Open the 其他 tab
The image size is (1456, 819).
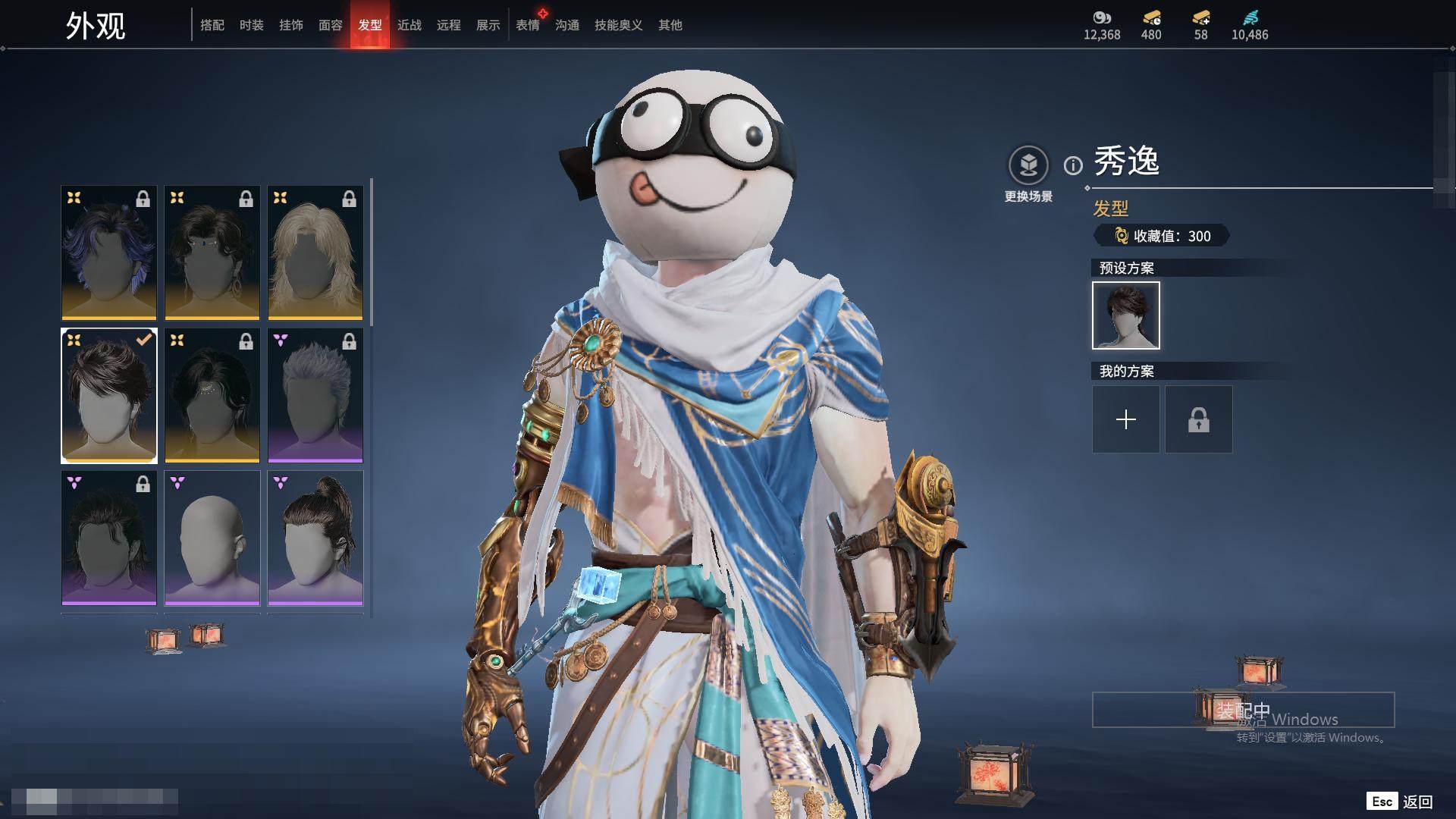click(670, 25)
